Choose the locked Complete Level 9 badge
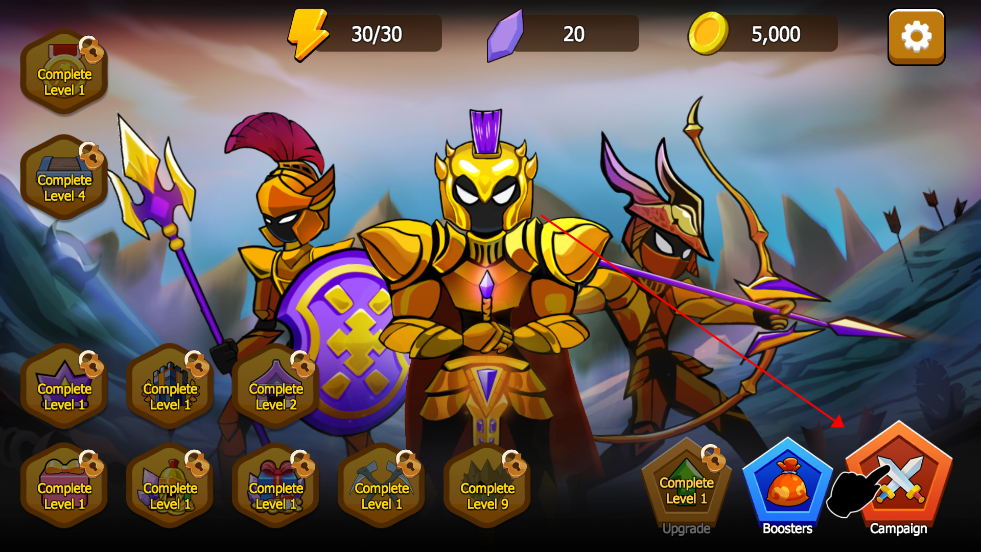 (x=488, y=490)
